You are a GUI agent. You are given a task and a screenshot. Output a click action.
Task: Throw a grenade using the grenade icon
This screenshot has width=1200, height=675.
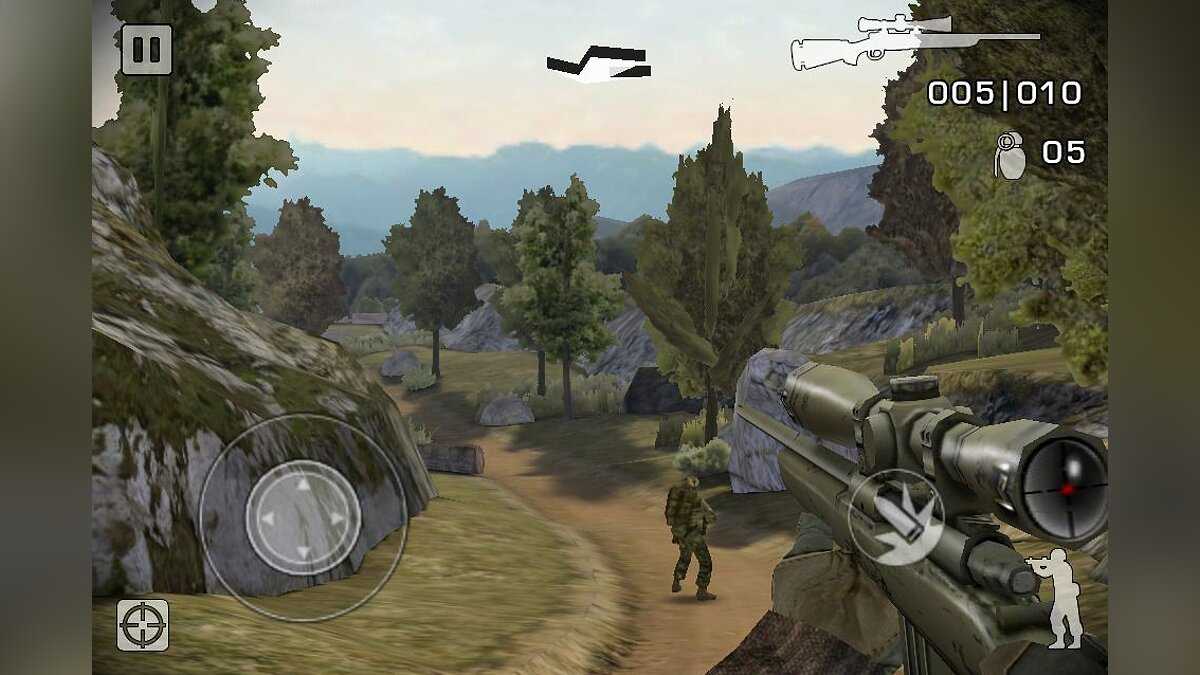[x=1010, y=155]
